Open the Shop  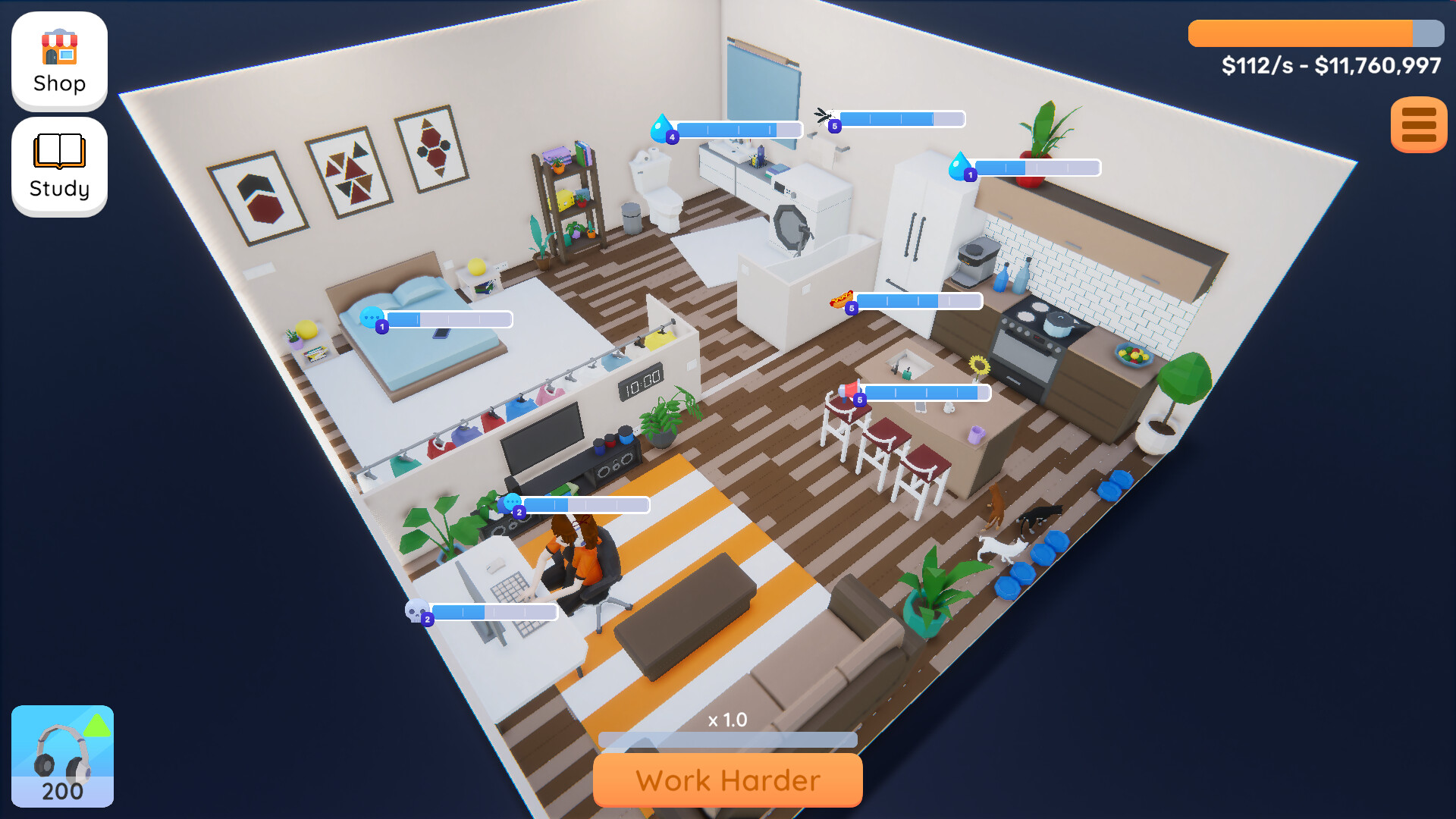(58, 61)
